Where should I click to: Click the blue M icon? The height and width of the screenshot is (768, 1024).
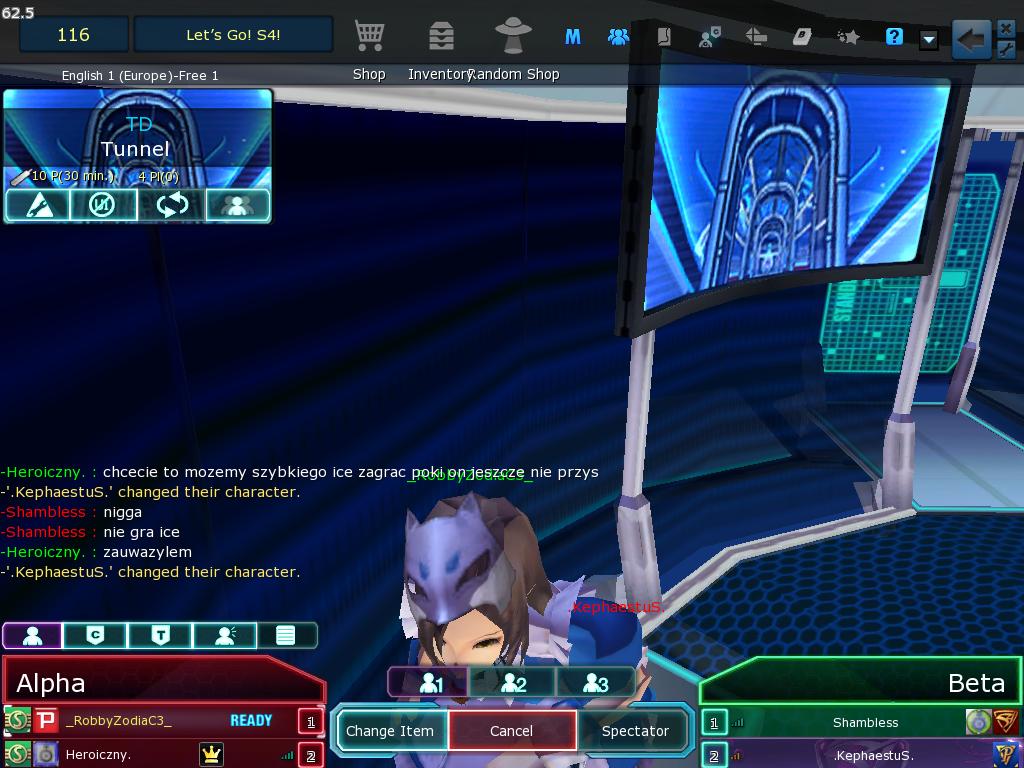click(x=573, y=37)
